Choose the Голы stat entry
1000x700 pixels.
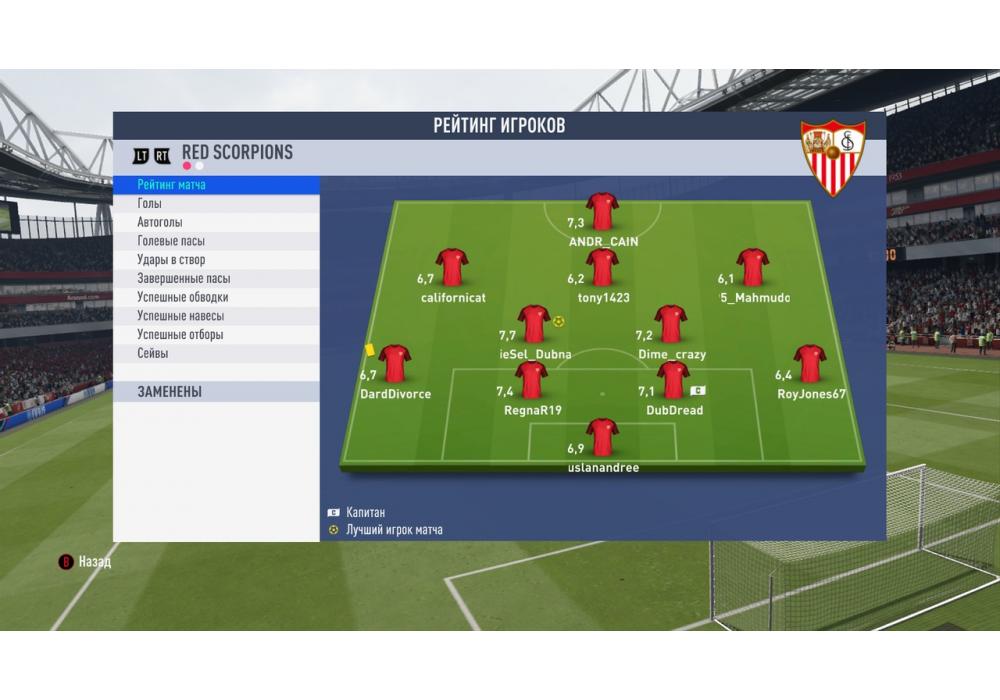[x=216, y=204]
